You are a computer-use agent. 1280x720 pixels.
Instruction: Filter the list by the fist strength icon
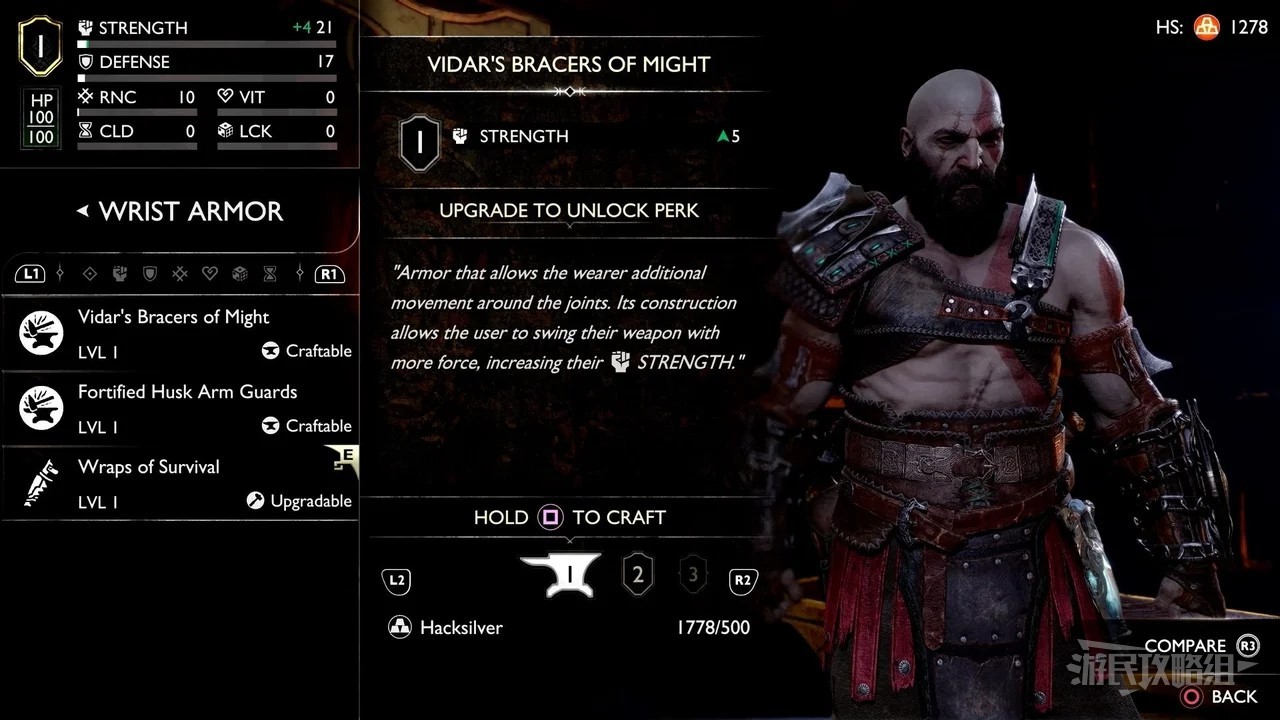coord(120,273)
